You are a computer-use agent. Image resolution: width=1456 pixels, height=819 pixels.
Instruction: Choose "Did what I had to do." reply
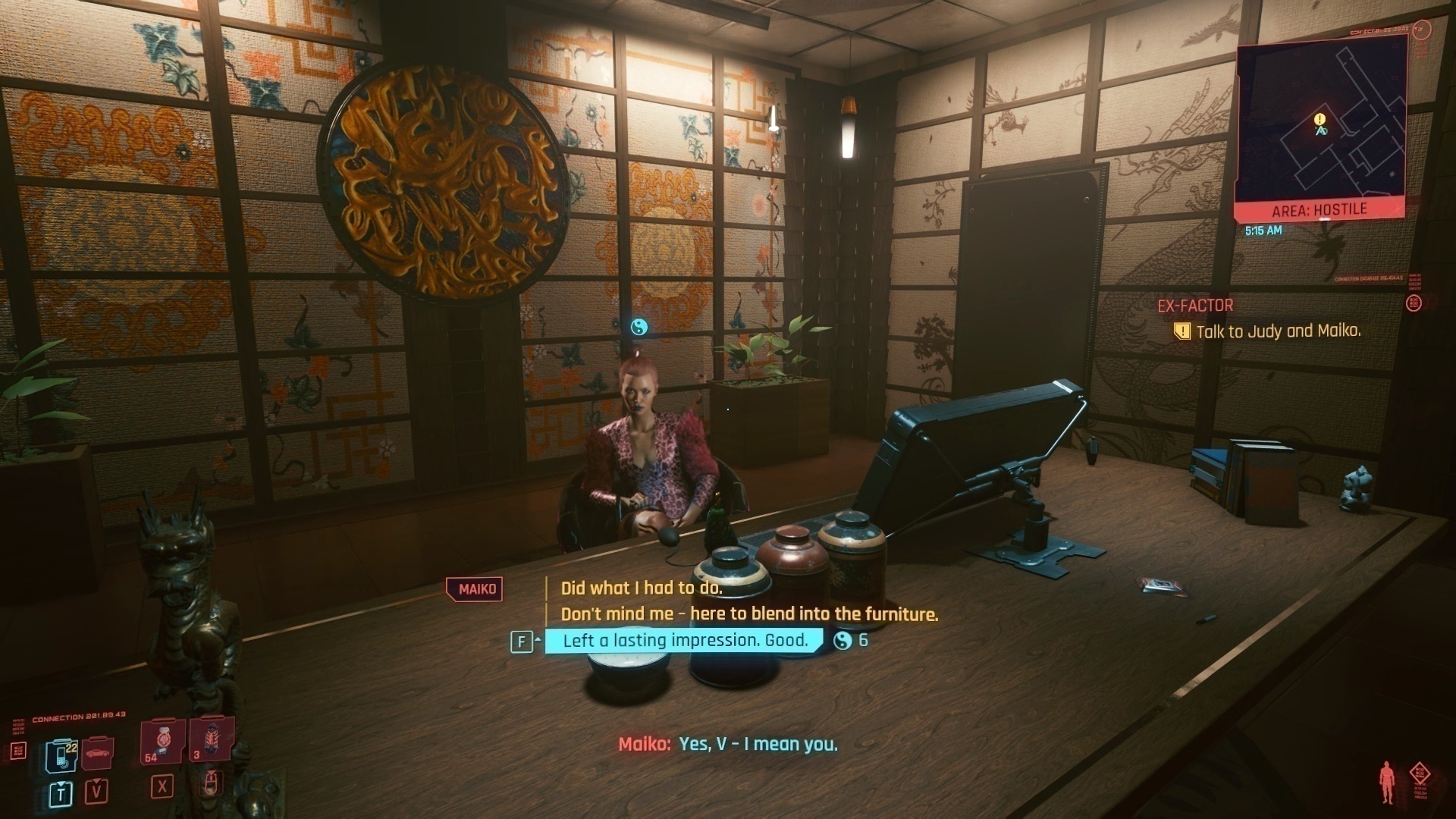click(642, 588)
